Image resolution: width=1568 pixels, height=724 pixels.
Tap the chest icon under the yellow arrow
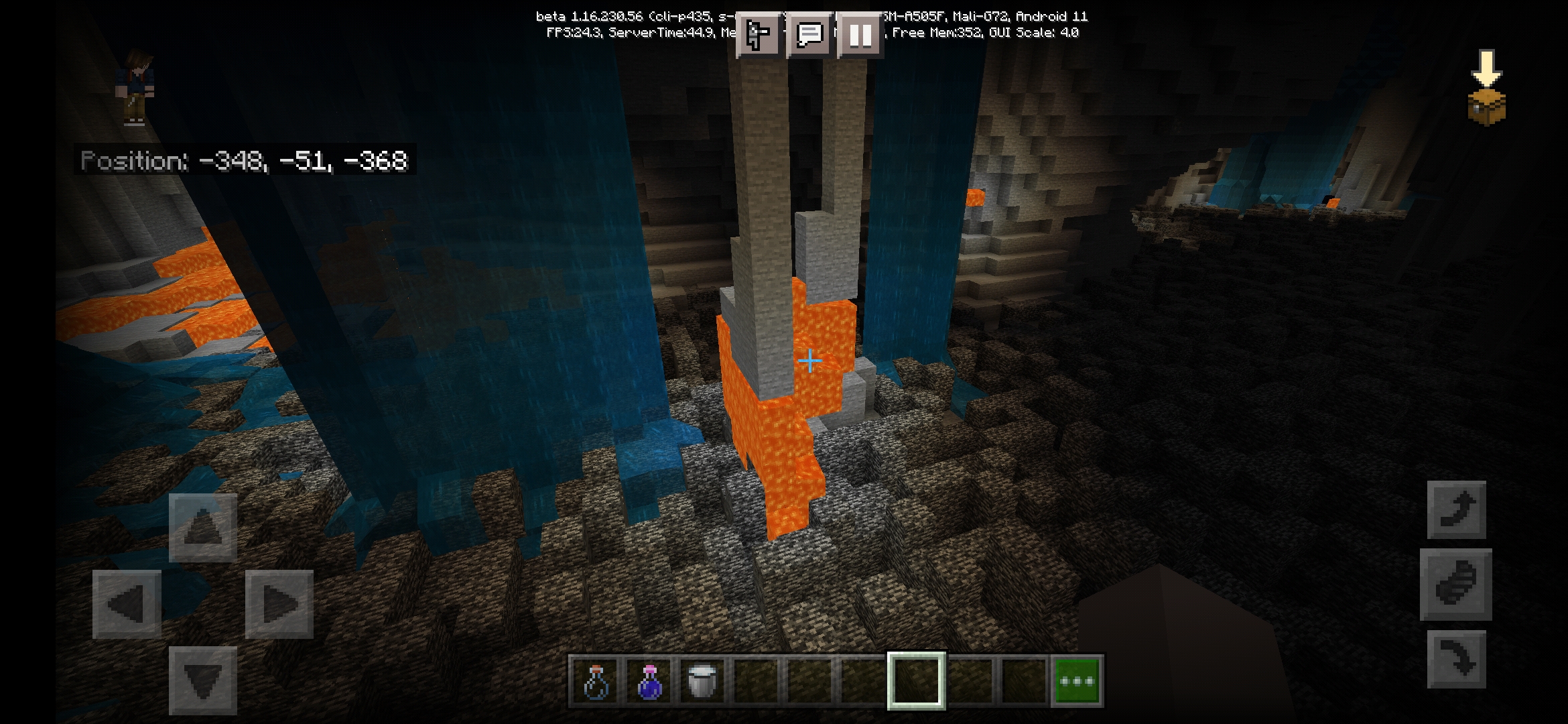pos(1486,107)
